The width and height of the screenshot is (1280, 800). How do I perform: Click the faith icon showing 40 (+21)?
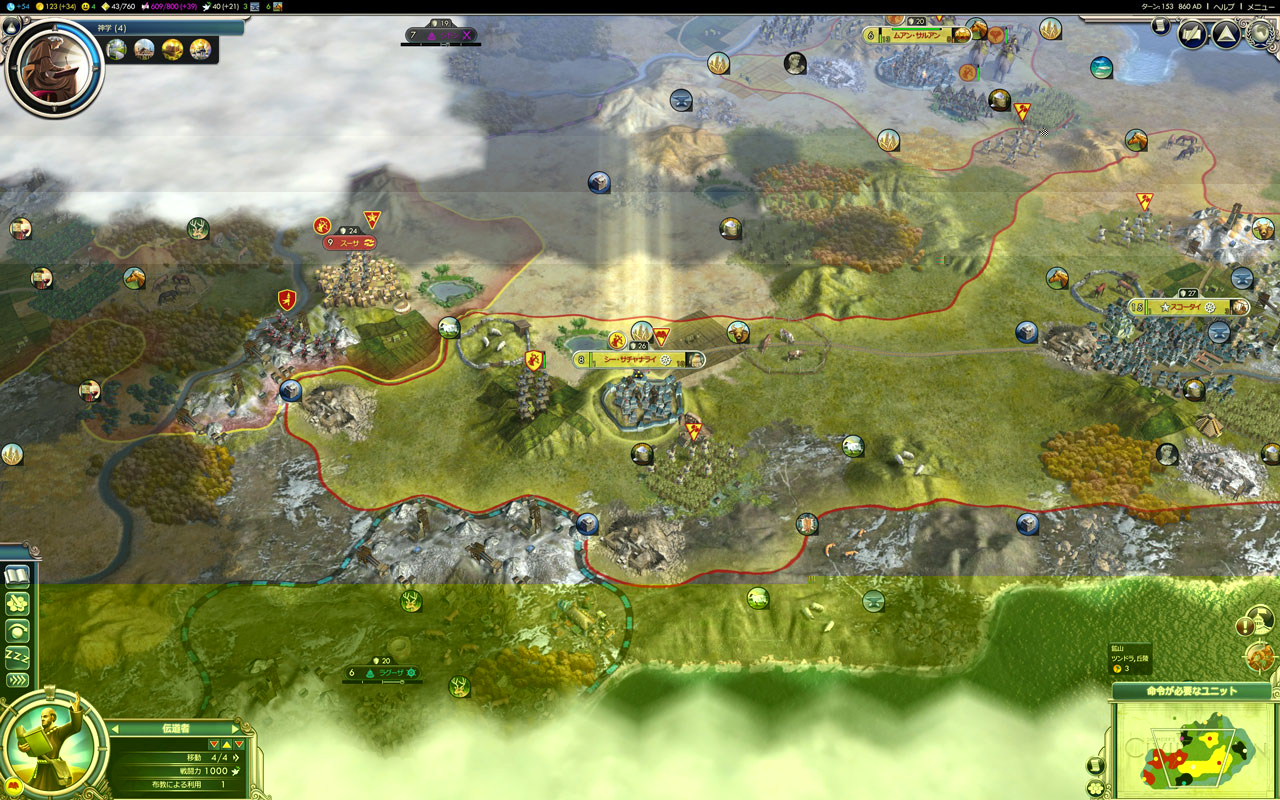[205, 8]
